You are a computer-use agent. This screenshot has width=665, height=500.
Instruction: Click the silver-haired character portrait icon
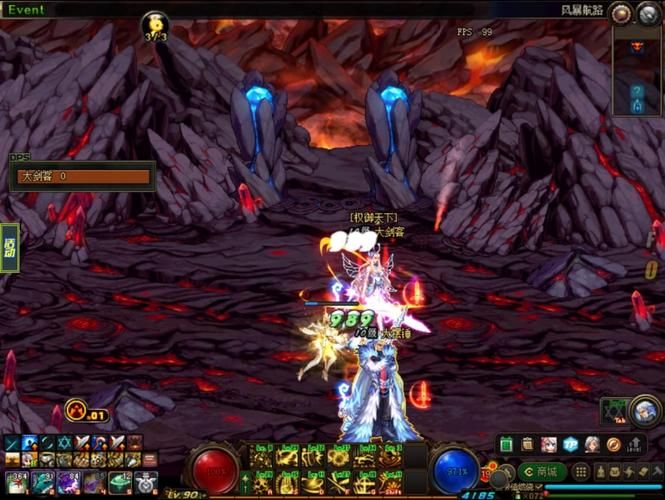coord(592,444)
